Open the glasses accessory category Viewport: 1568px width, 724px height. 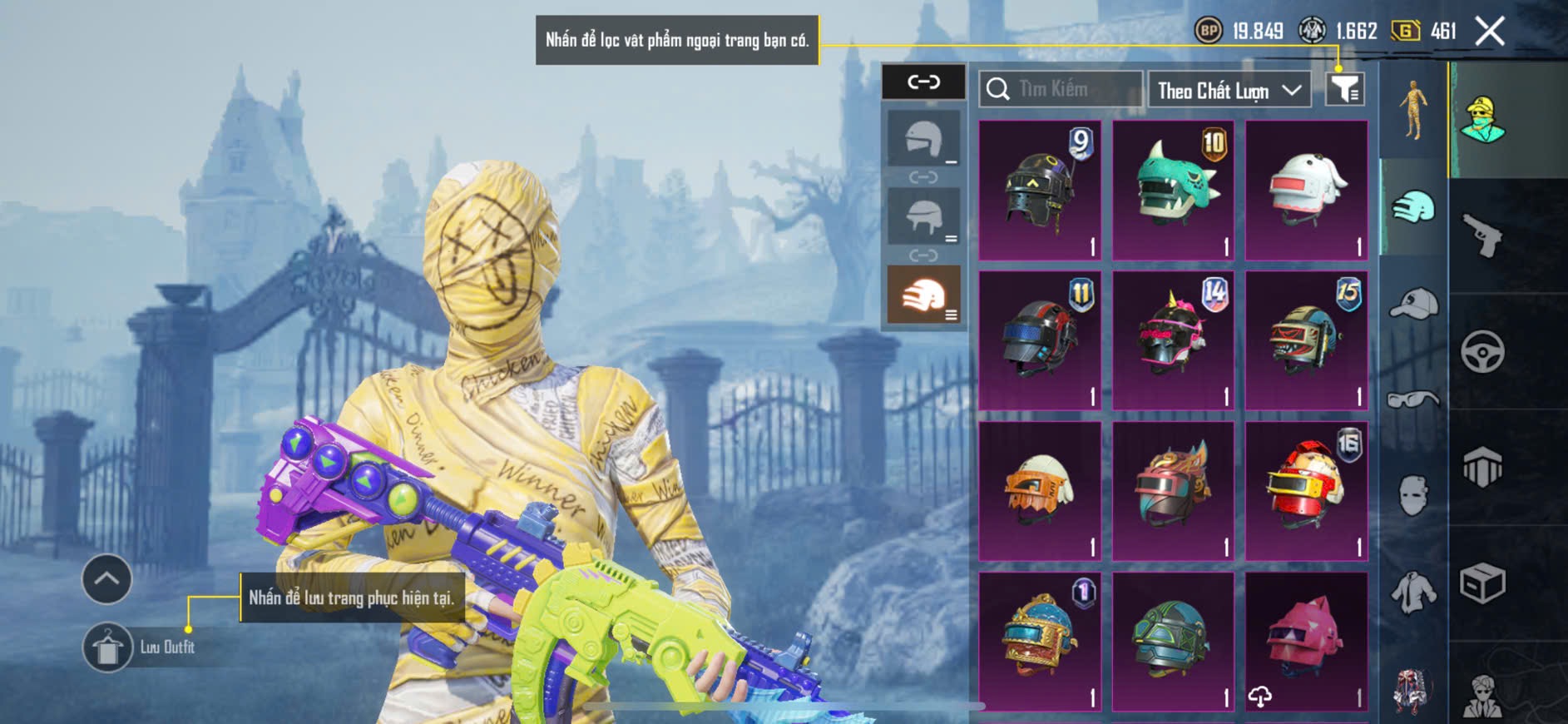[1413, 399]
